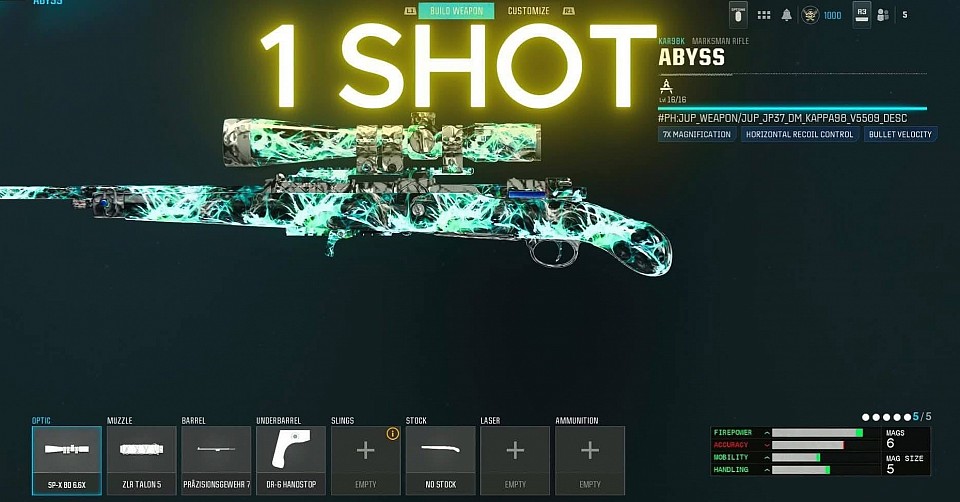Select the 7X Magnification tag
Screen dimensions: 960x502
click(x=697, y=134)
